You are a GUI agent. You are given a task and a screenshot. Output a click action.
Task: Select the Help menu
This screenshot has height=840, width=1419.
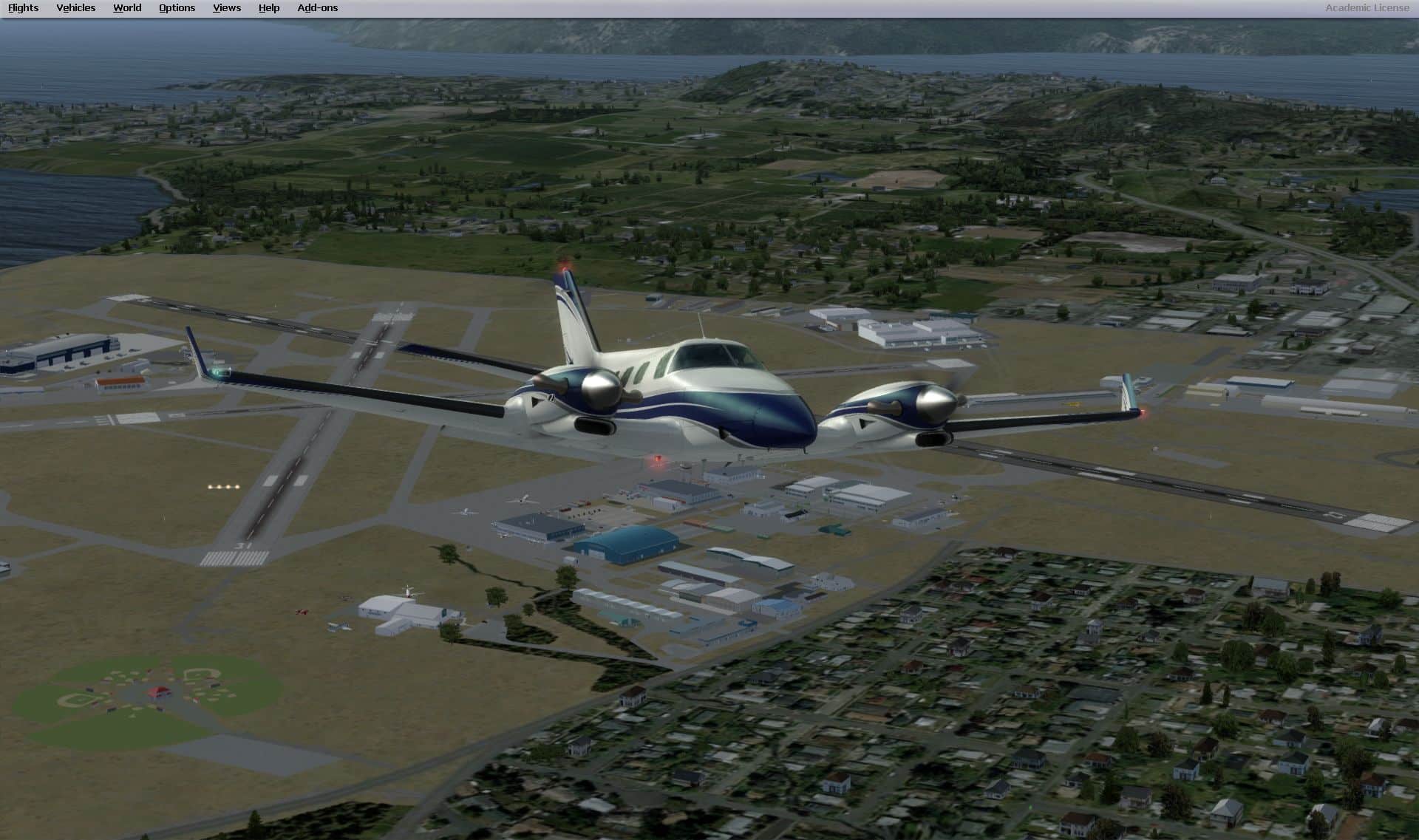269,8
